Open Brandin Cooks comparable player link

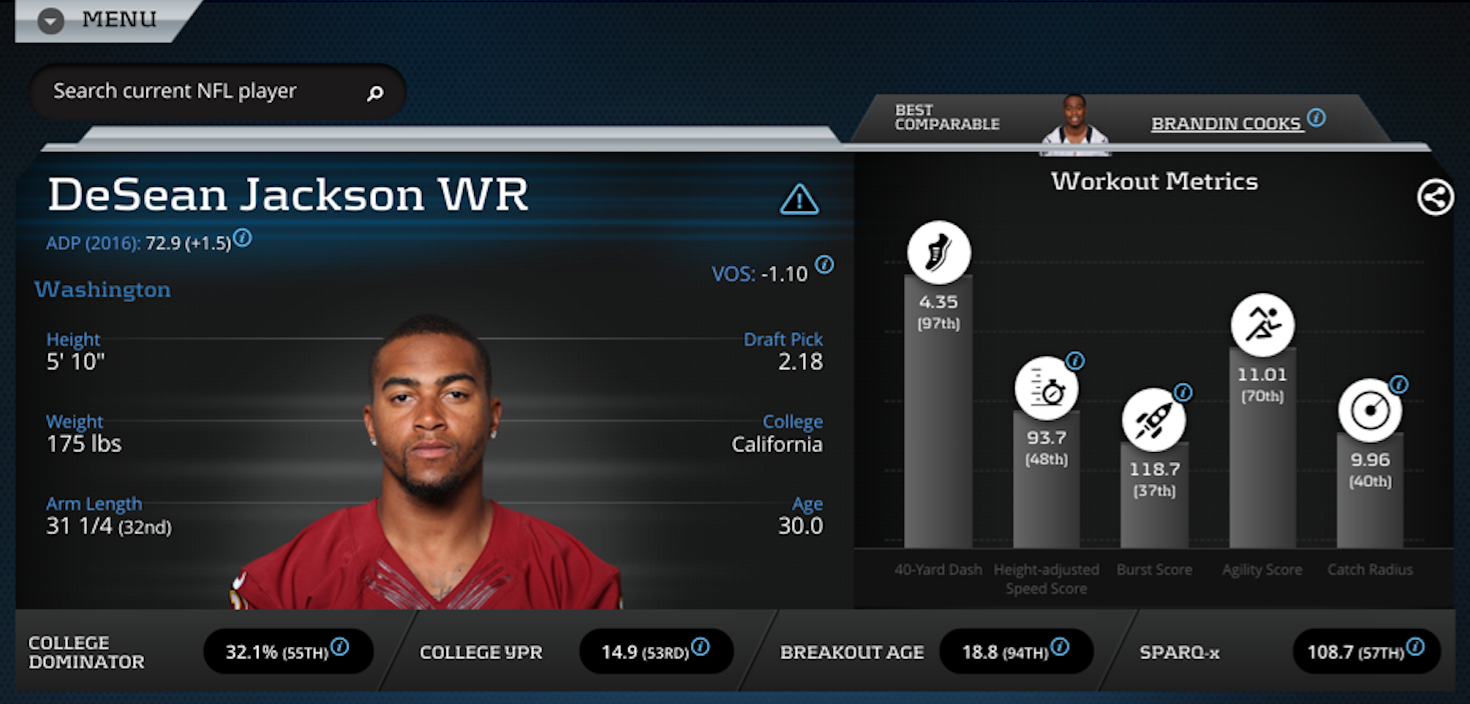[1226, 124]
